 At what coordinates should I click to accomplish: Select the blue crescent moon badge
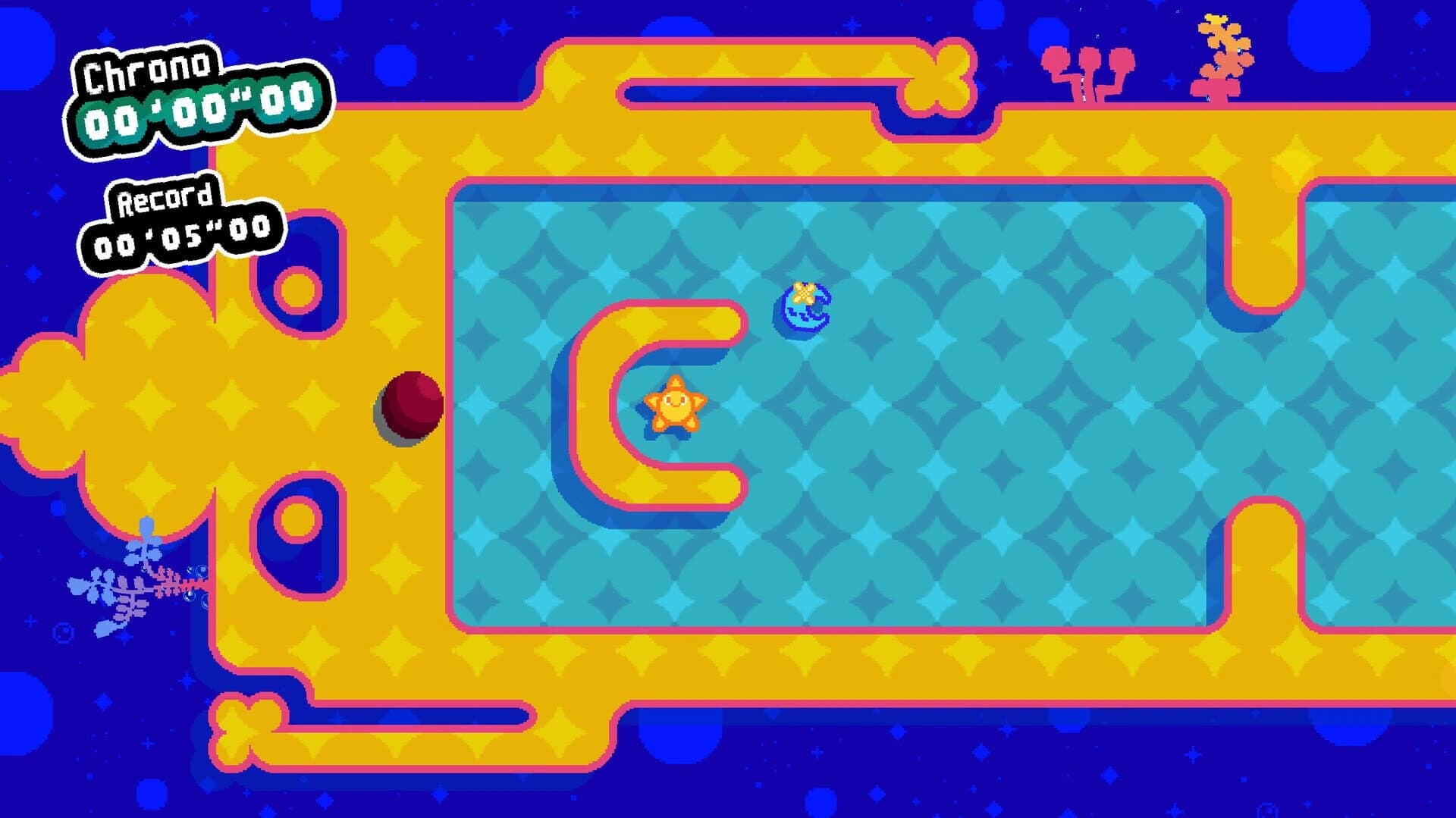pos(802,313)
